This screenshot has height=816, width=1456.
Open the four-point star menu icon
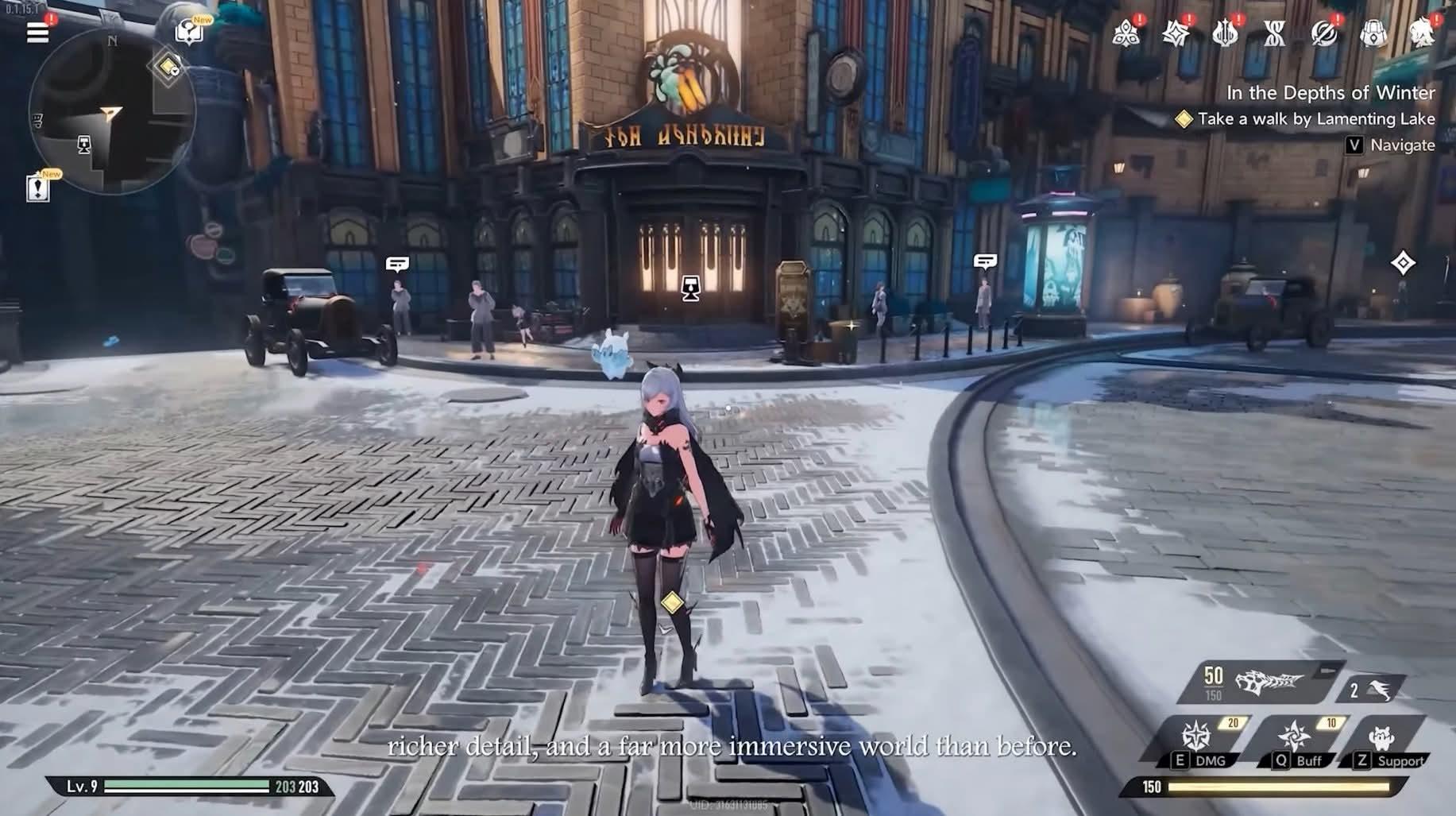click(x=1175, y=33)
